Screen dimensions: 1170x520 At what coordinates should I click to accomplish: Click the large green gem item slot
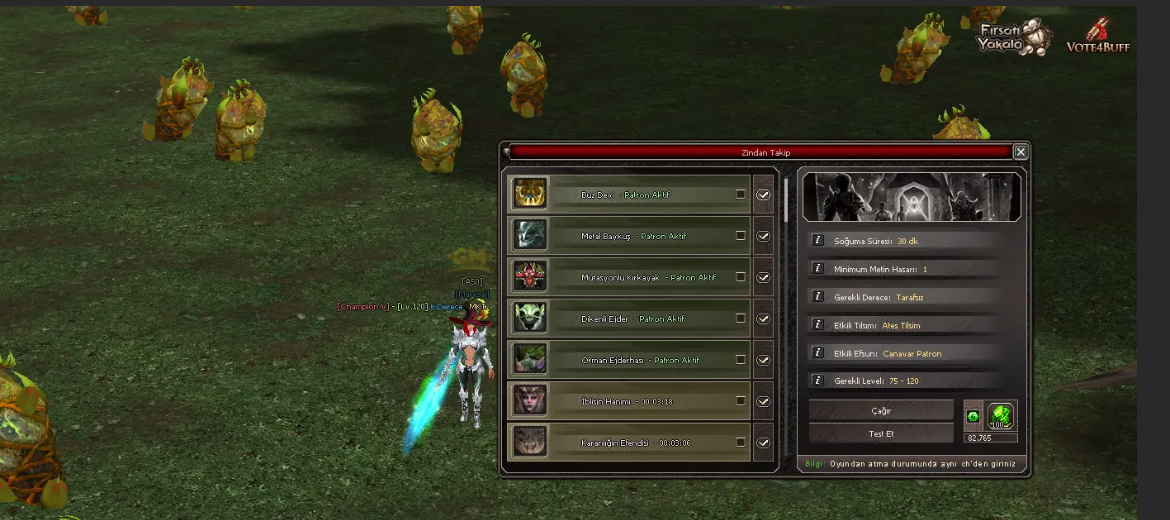[x=1001, y=415]
